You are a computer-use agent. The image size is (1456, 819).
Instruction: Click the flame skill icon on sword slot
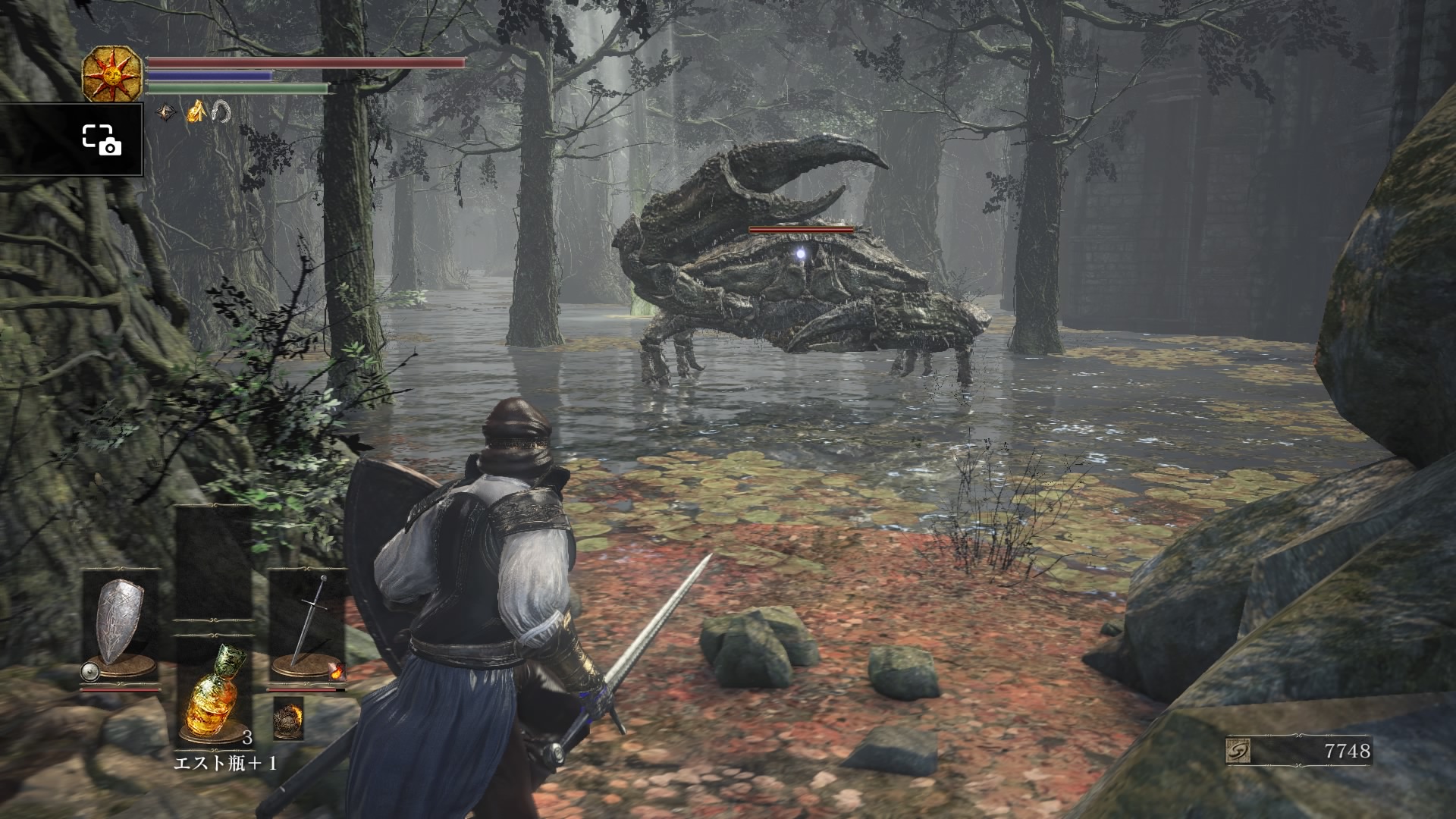point(337,671)
